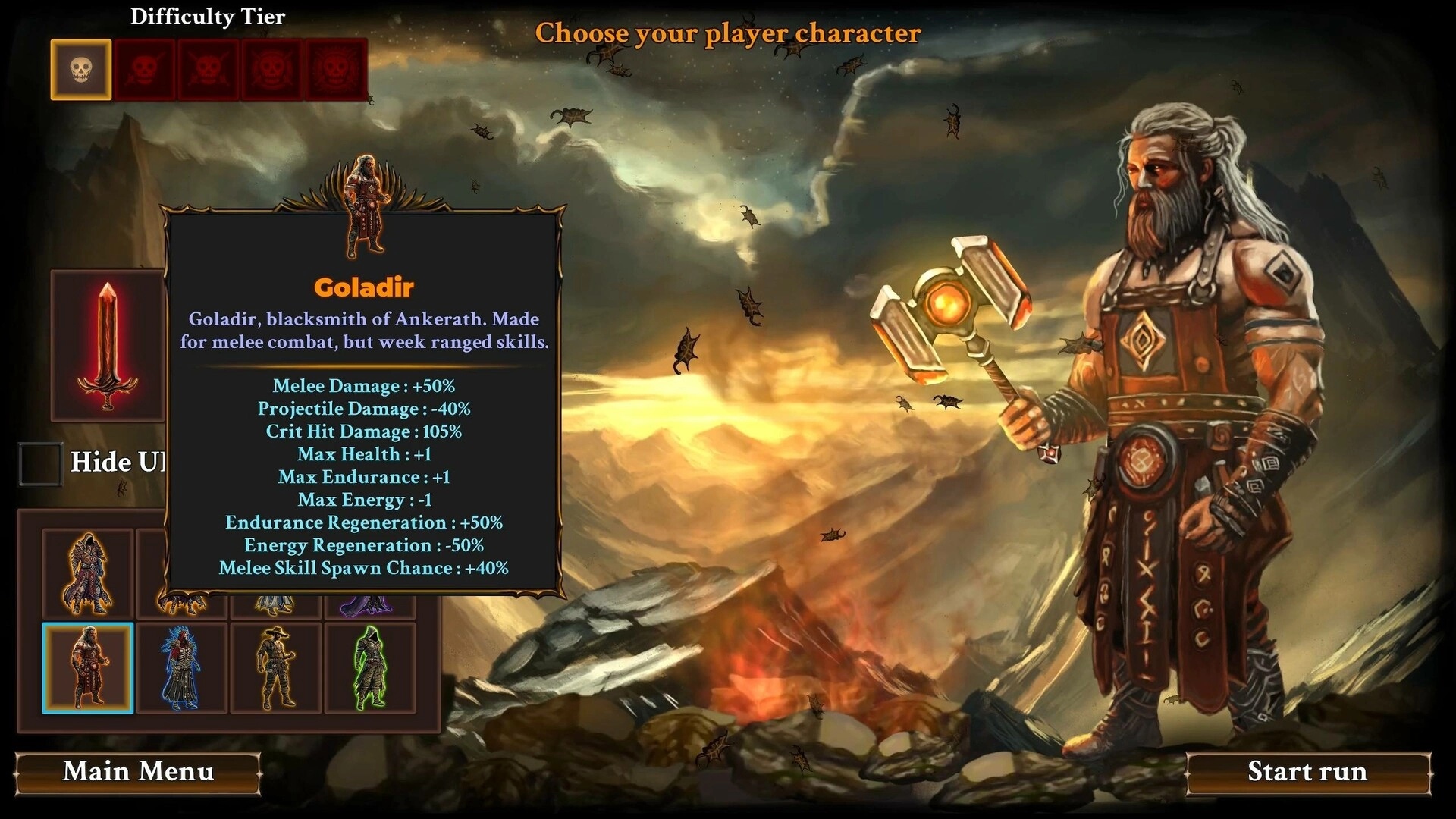Select the character wearing a wide-brimmed hat

pos(276,668)
